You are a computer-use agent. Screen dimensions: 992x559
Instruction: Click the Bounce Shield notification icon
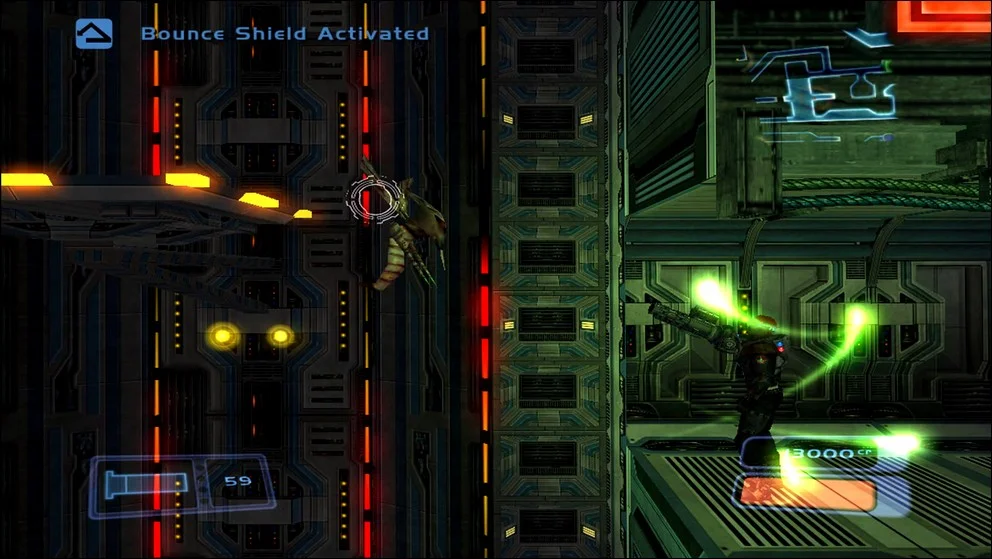(94, 33)
